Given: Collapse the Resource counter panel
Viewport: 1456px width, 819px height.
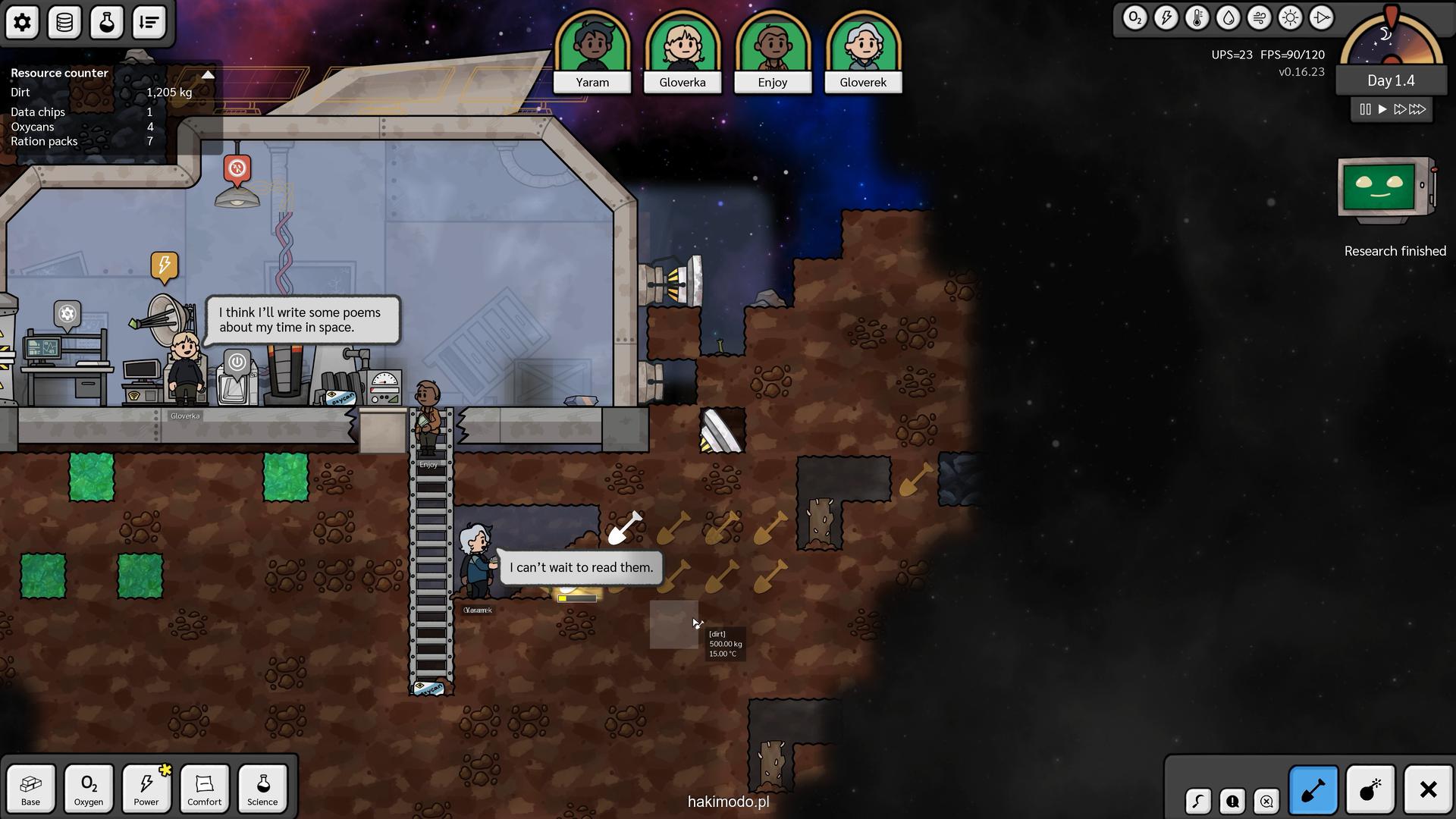Looking at the screenshot, I should [208, 74].
